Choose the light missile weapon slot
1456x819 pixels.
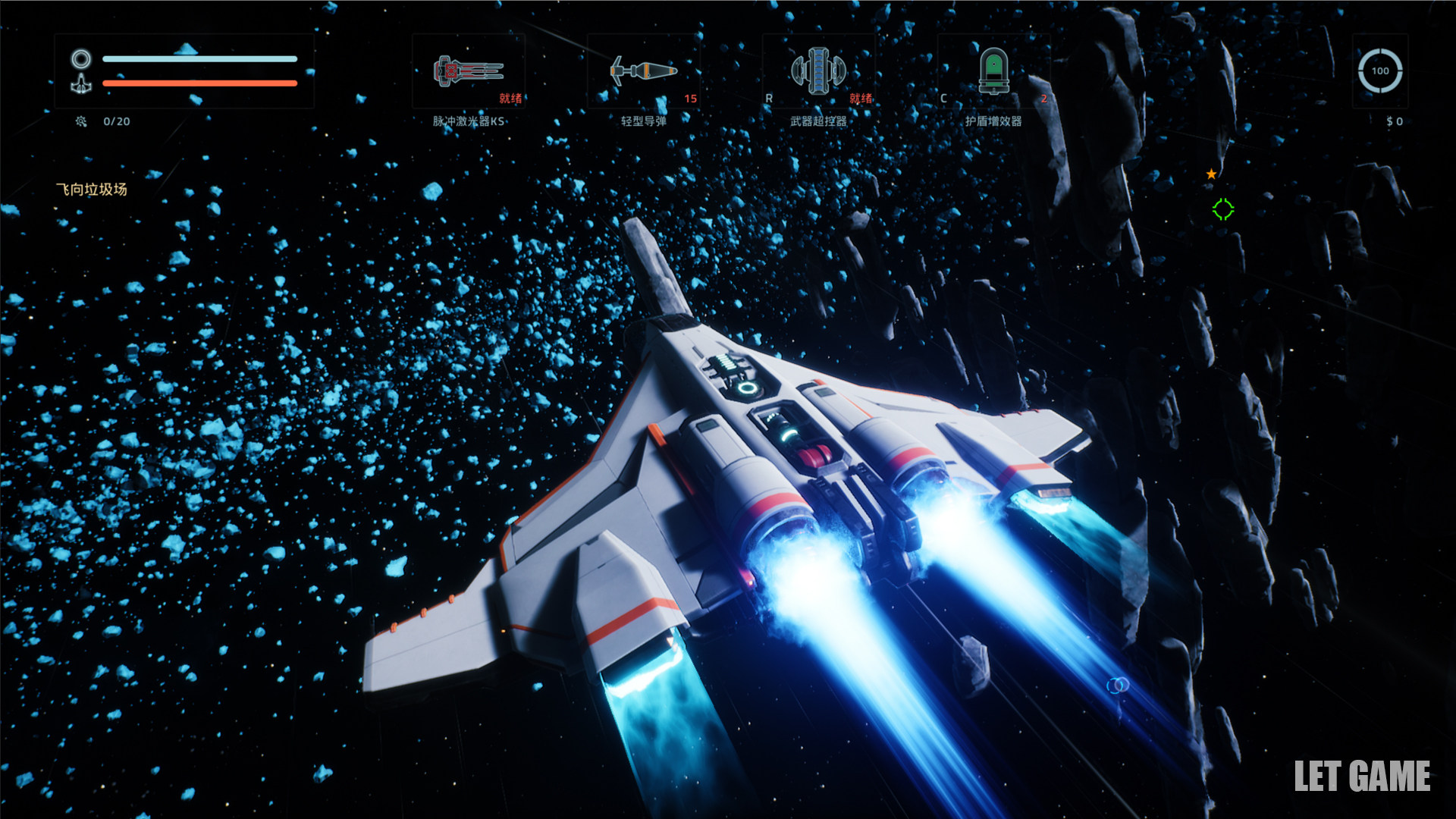643,72
